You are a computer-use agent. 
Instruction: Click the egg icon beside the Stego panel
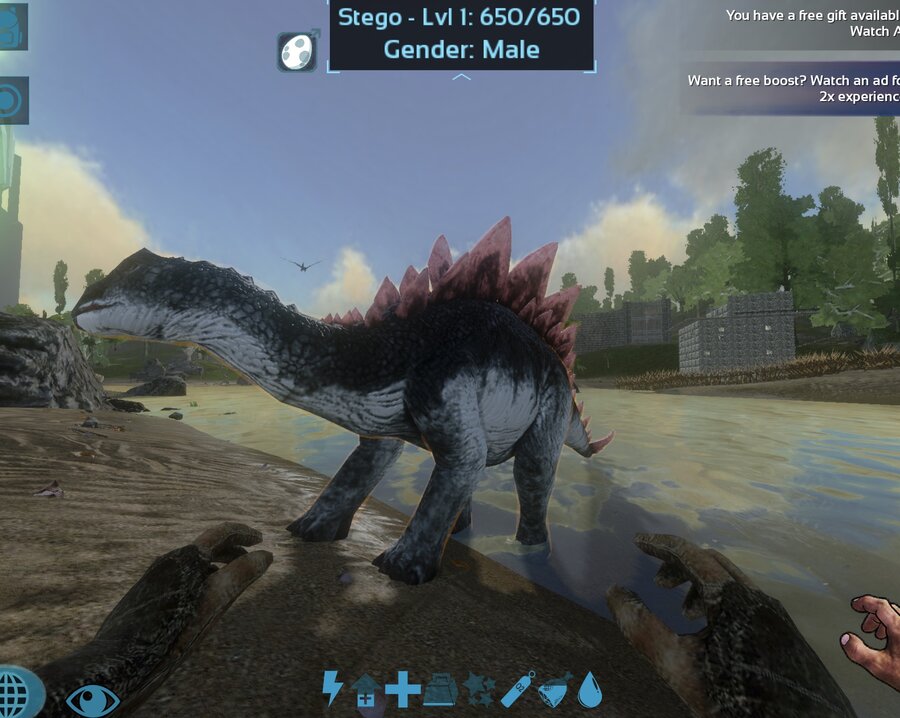click(298, 51)
